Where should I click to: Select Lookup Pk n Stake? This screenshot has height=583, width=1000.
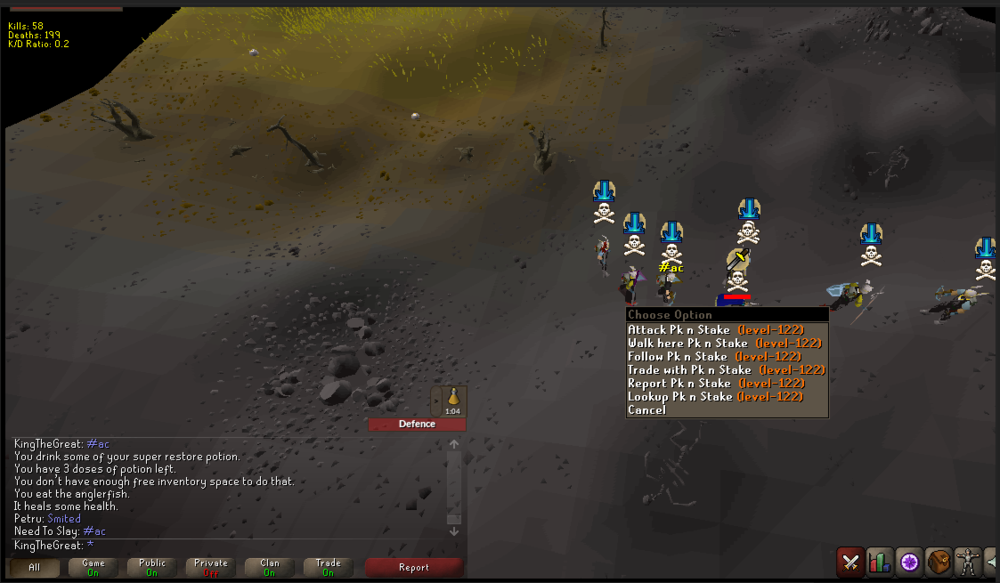click(x=715, y=397)
